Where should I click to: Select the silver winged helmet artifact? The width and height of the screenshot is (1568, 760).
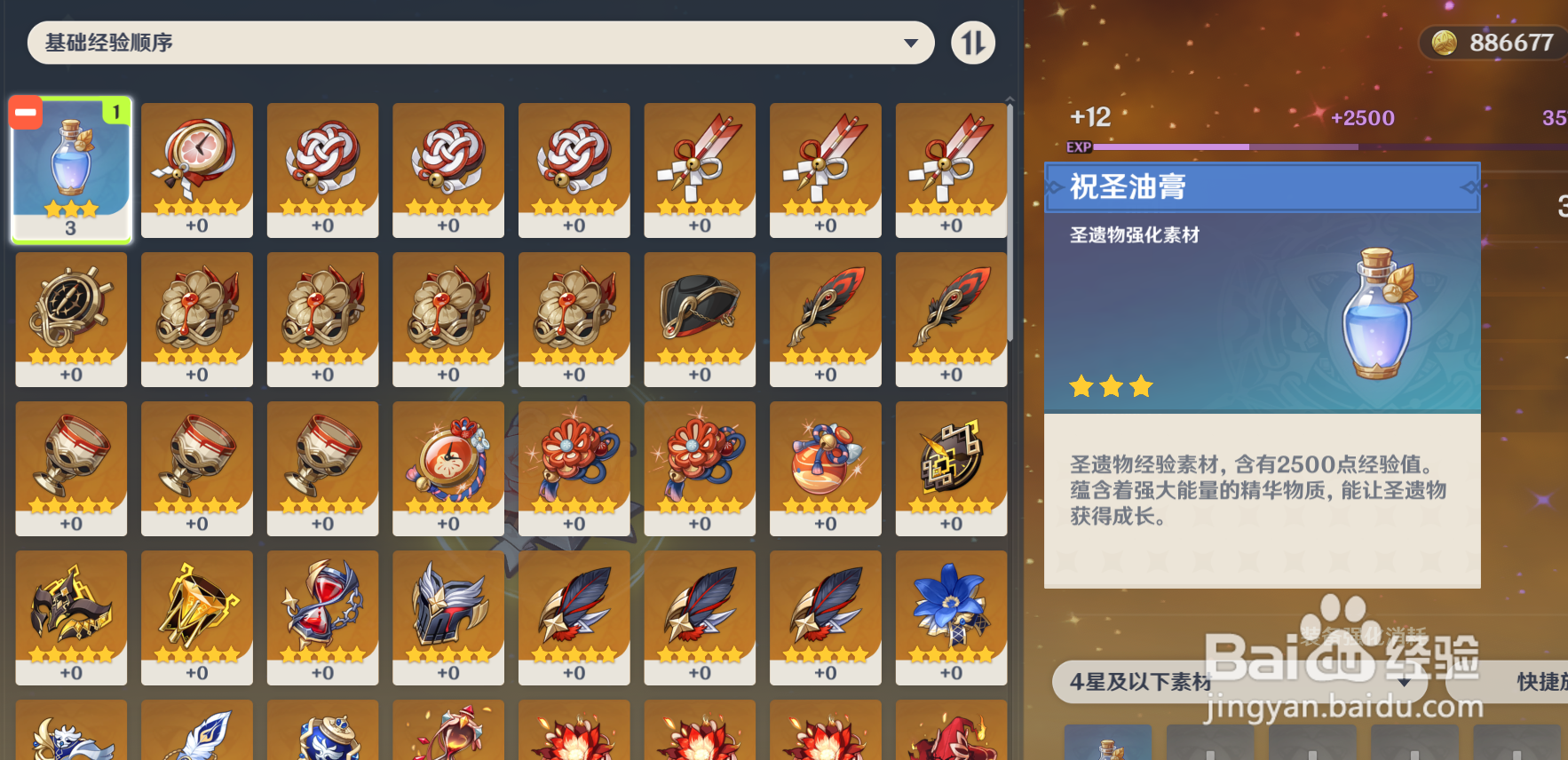[447, 616]
